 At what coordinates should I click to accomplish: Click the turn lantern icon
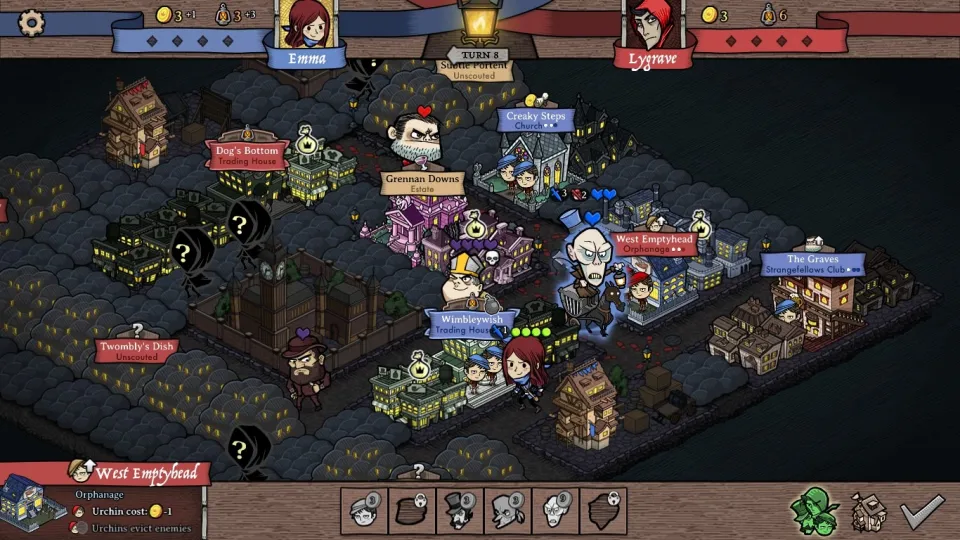(479, 22)
